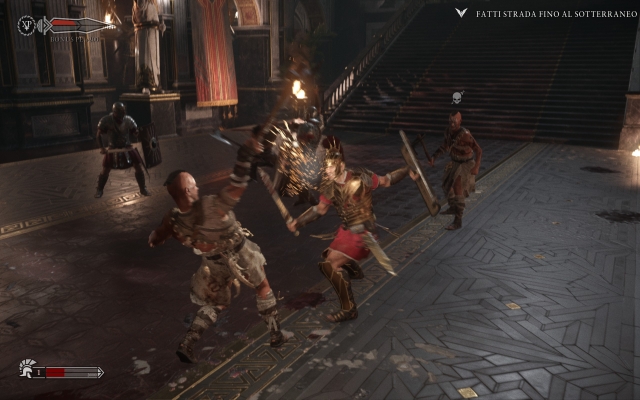Click the legionary helmet icon
This screenshot has width=640, height=400.
coord(27,370)
